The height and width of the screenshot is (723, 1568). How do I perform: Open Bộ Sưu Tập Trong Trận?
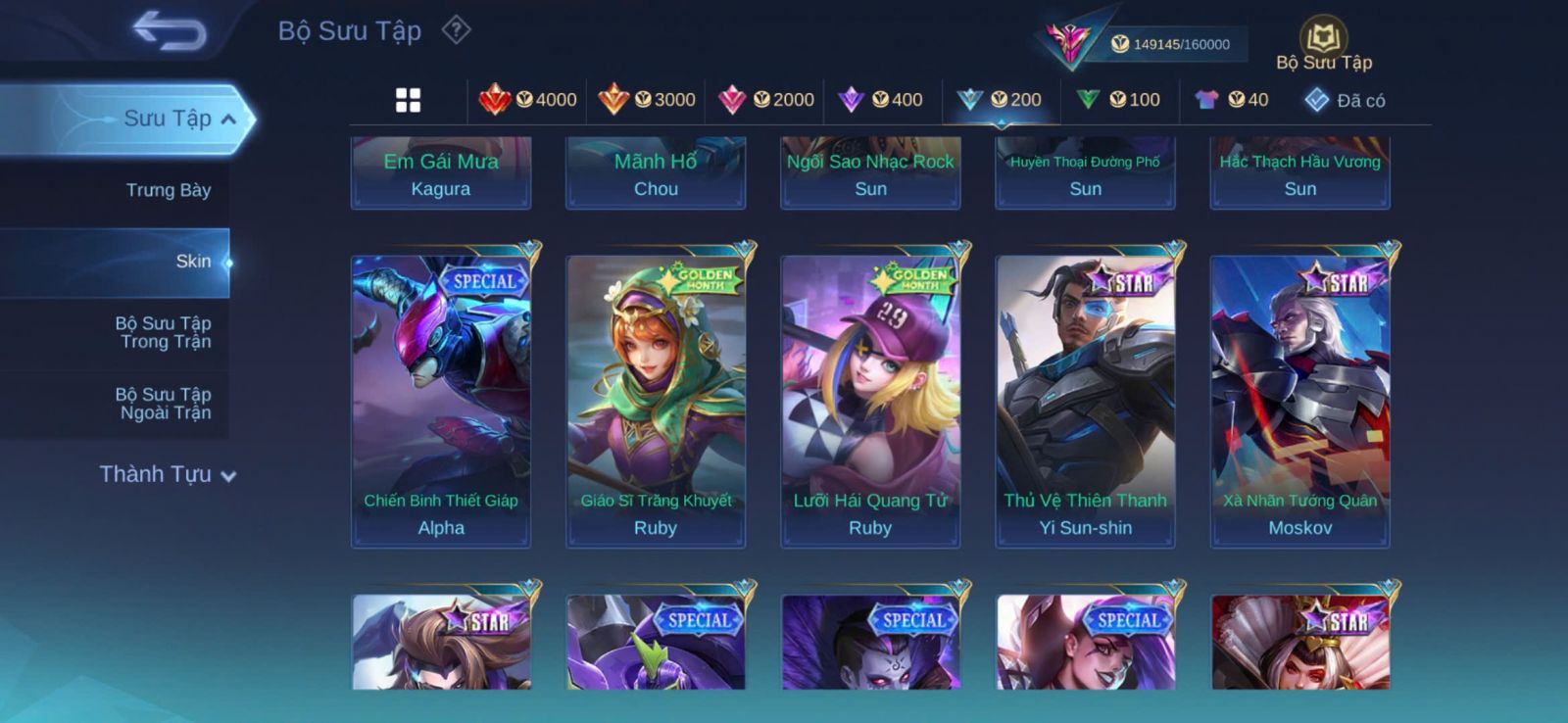[x=164, y=332]
